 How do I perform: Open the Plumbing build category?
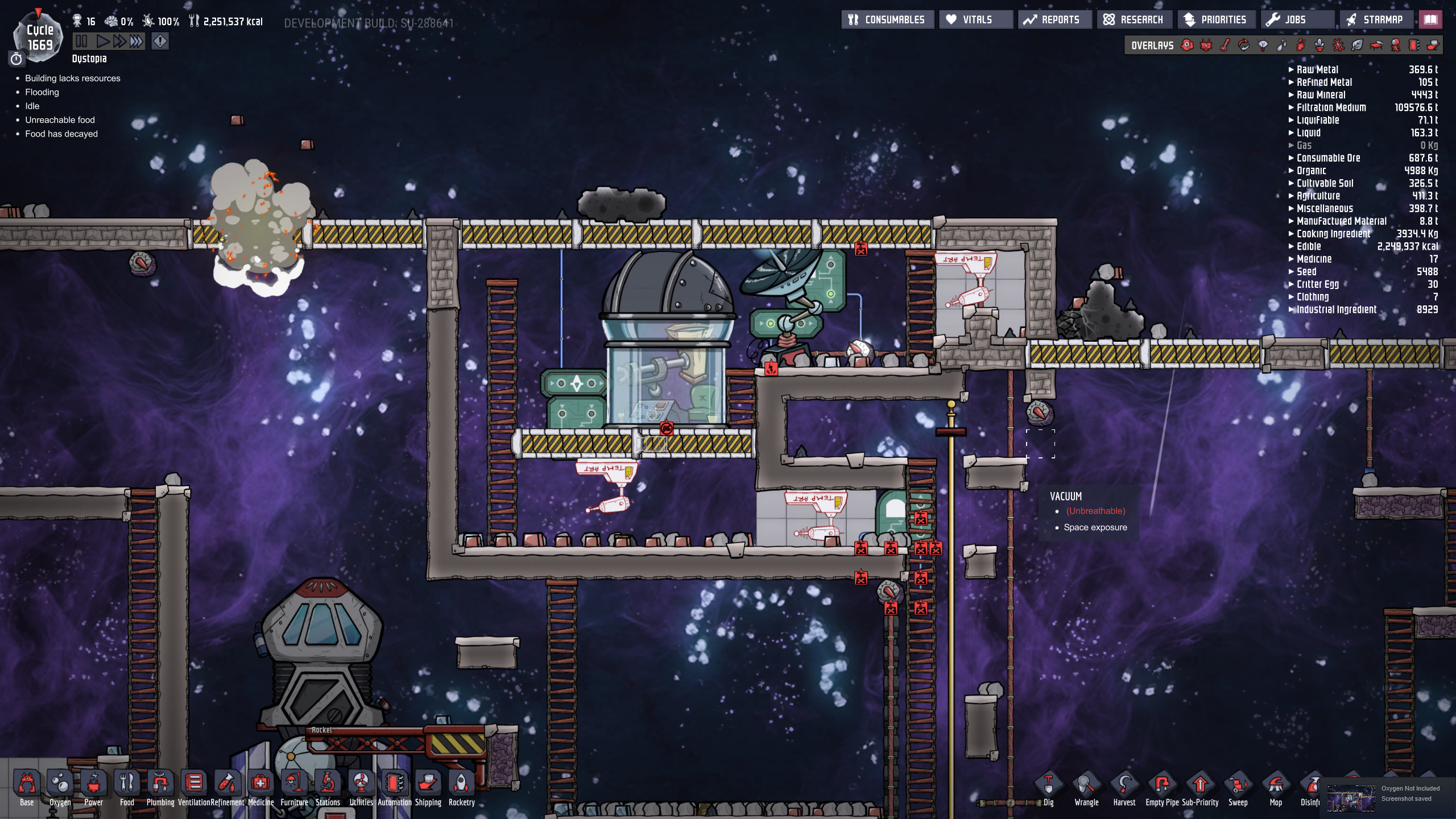(x=160, y=788)
